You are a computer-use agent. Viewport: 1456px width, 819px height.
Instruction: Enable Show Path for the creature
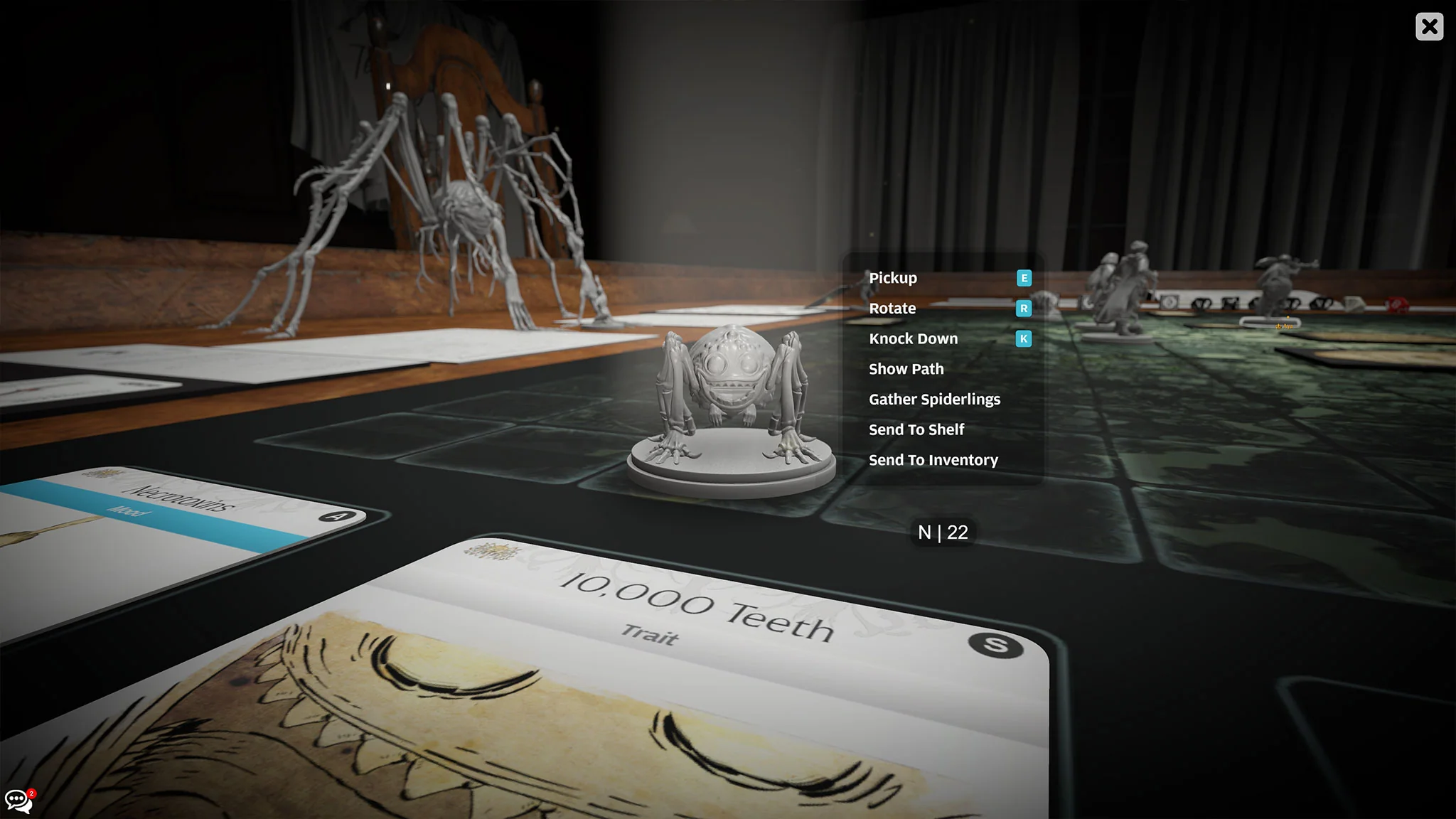(906, 369)
